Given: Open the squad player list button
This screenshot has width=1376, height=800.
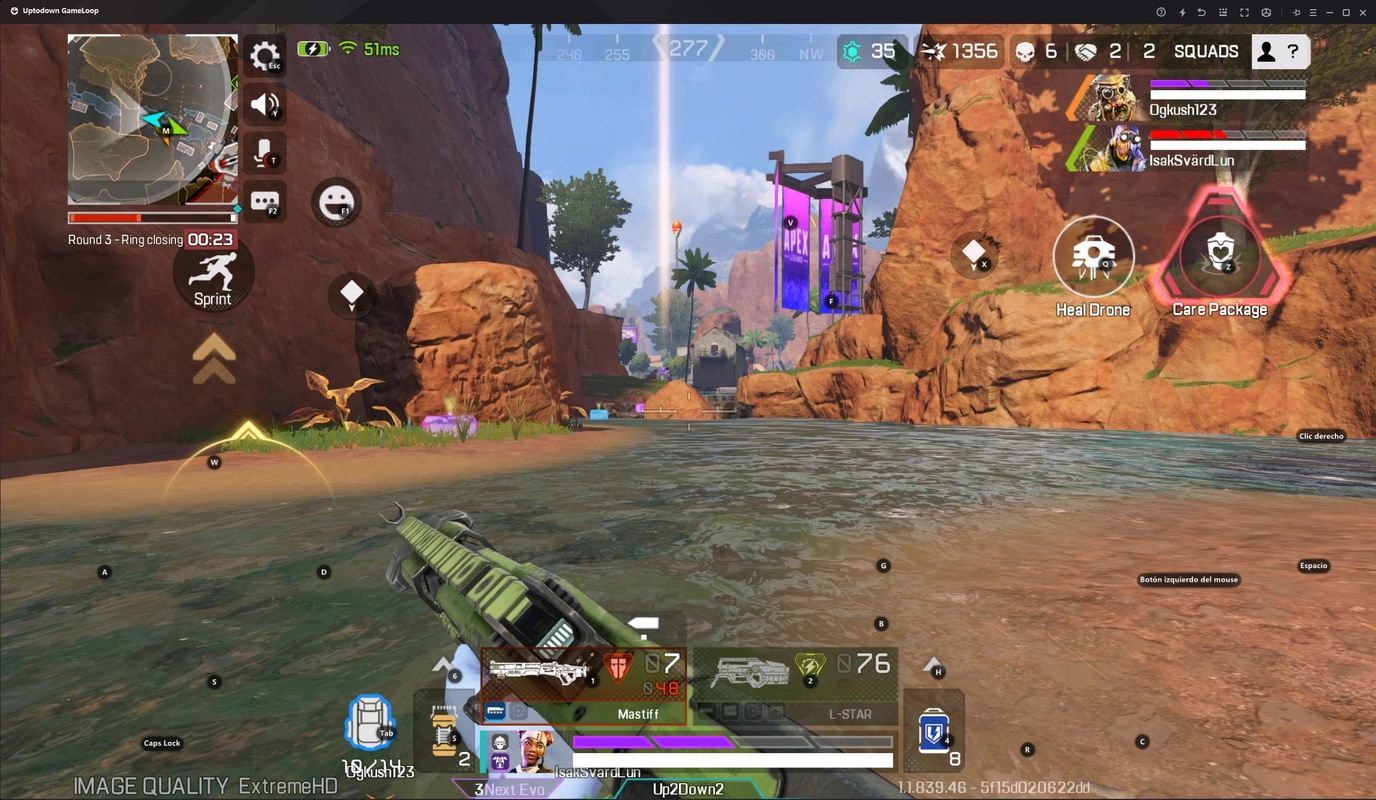Looking at the screenshot, I should (1279, 51).
